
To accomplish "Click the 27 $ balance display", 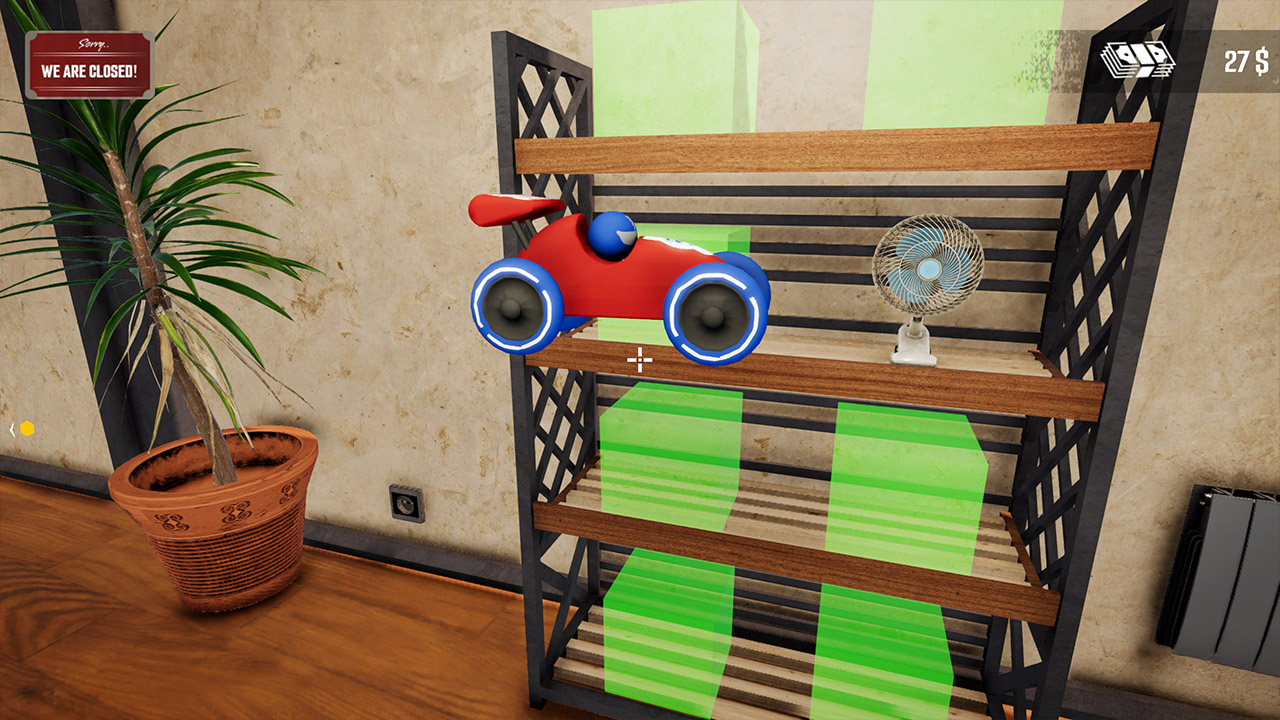I will pos(1243,62).
